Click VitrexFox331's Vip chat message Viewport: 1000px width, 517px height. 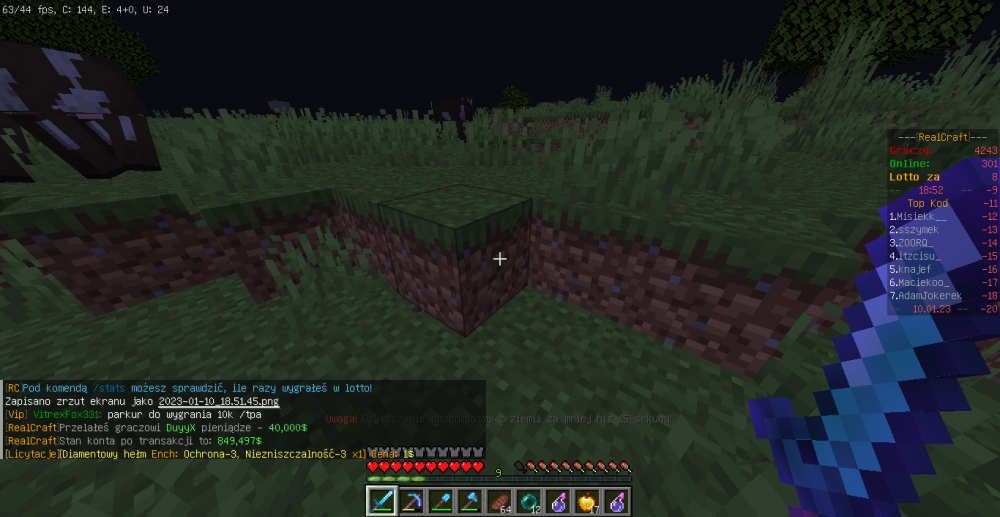click(130, 414)
